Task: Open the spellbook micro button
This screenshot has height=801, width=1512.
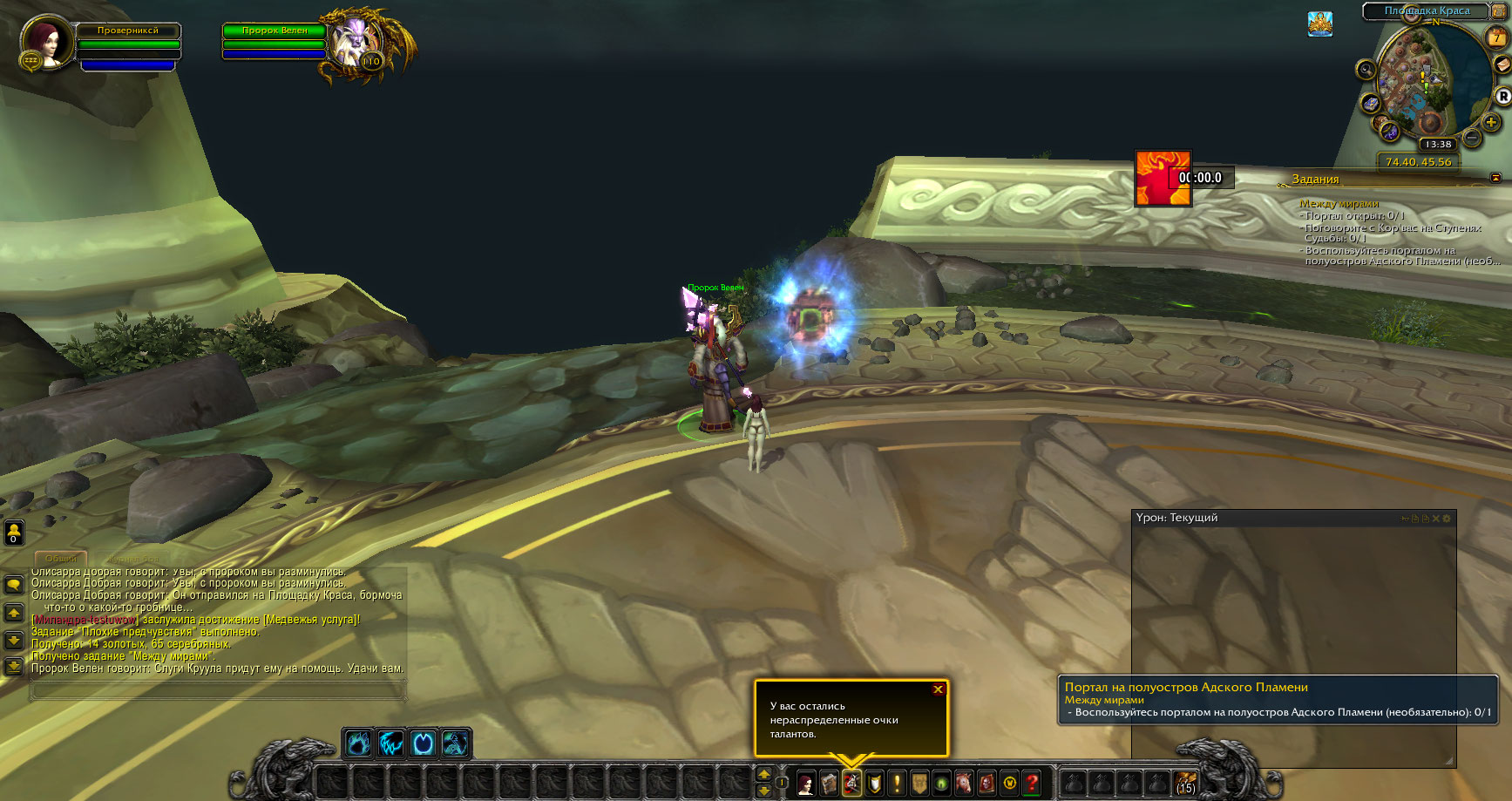Action: pyautogui.click(x=829, y=784)
